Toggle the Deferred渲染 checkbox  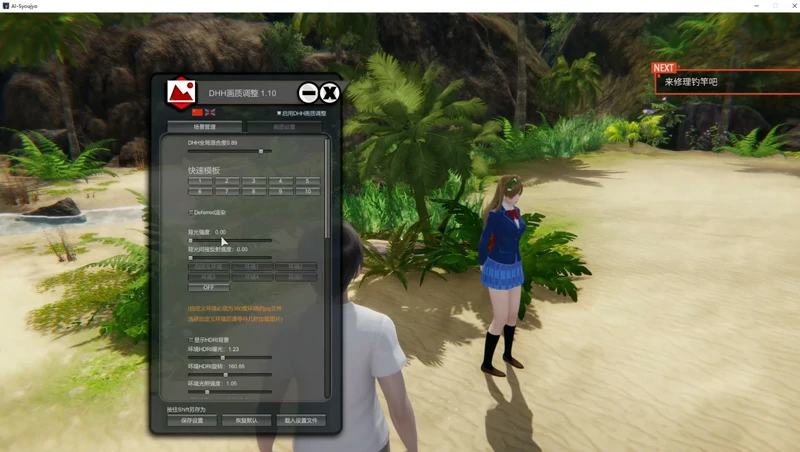pos(191,212)
